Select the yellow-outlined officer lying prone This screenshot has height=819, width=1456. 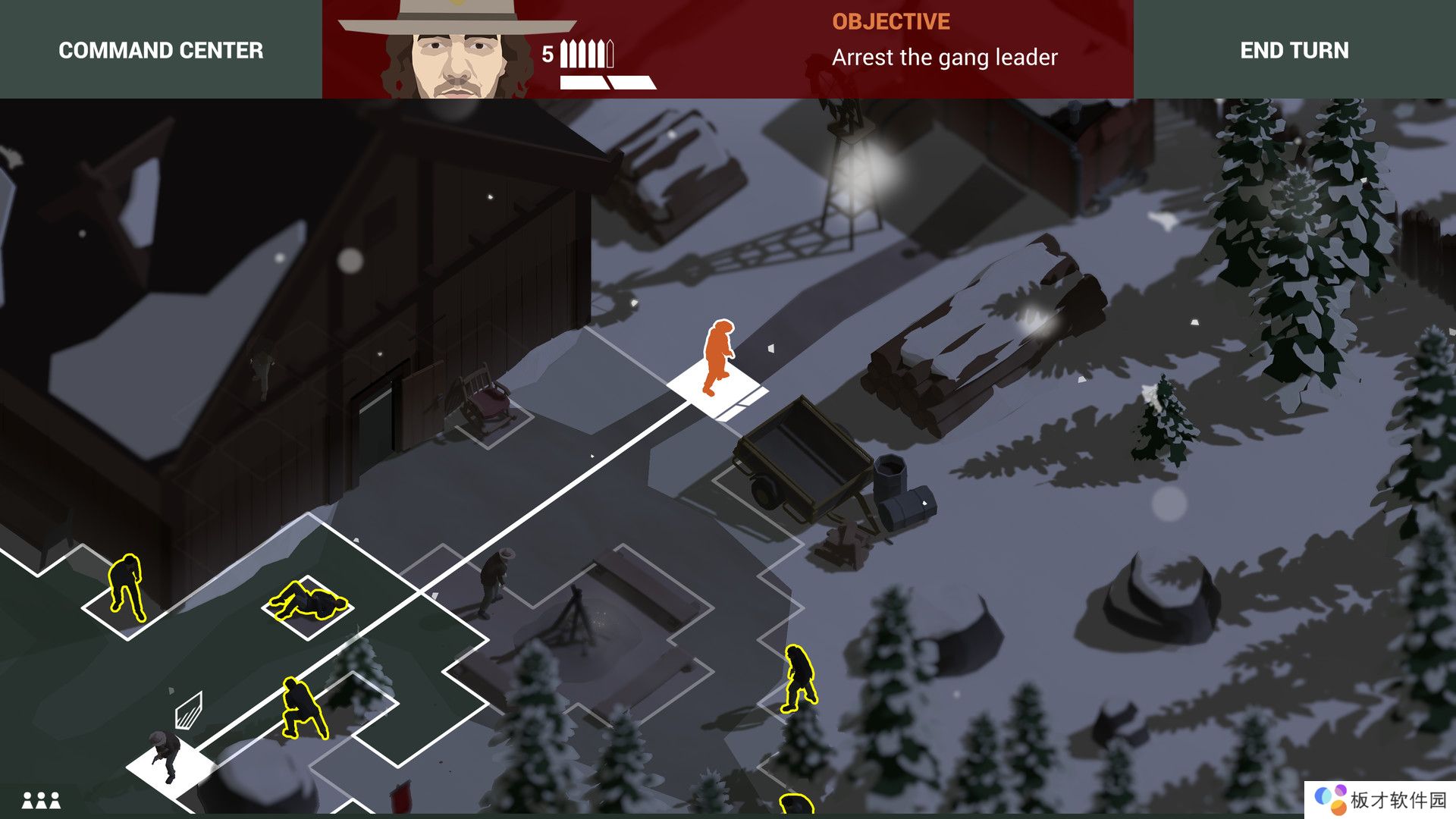309,601
